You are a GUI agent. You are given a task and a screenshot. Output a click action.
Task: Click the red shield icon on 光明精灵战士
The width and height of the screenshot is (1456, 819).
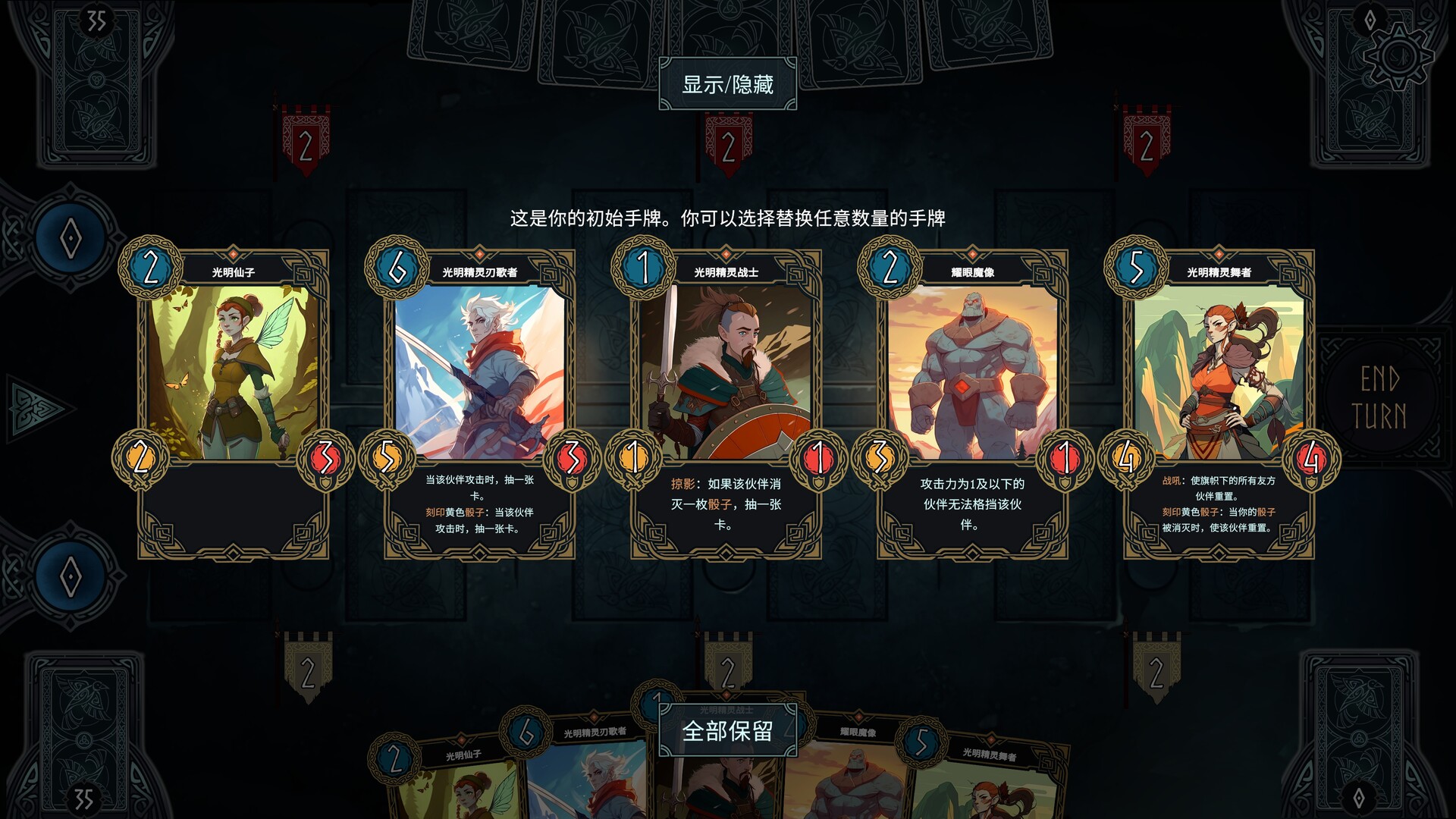pyautogui.click(x=818, y=458)
